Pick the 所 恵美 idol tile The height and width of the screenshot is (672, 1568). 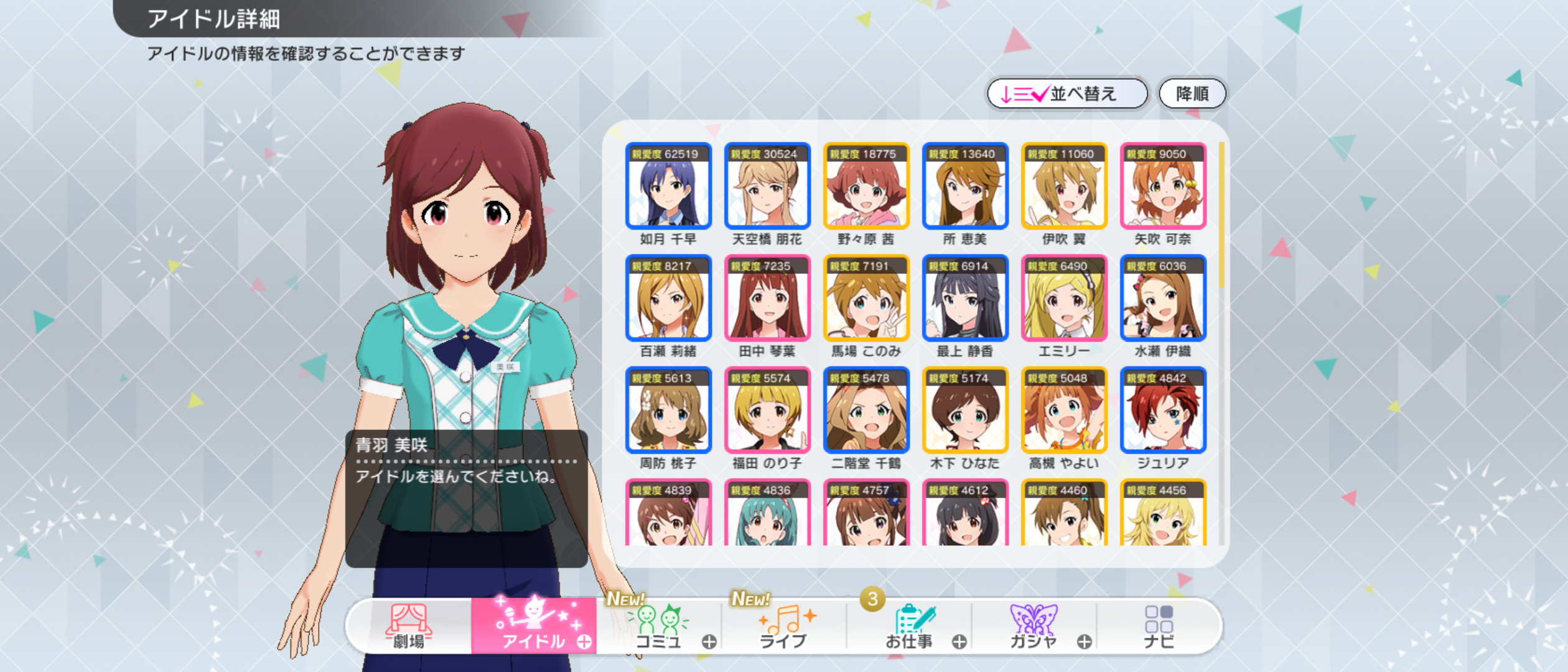click(965, 186)
